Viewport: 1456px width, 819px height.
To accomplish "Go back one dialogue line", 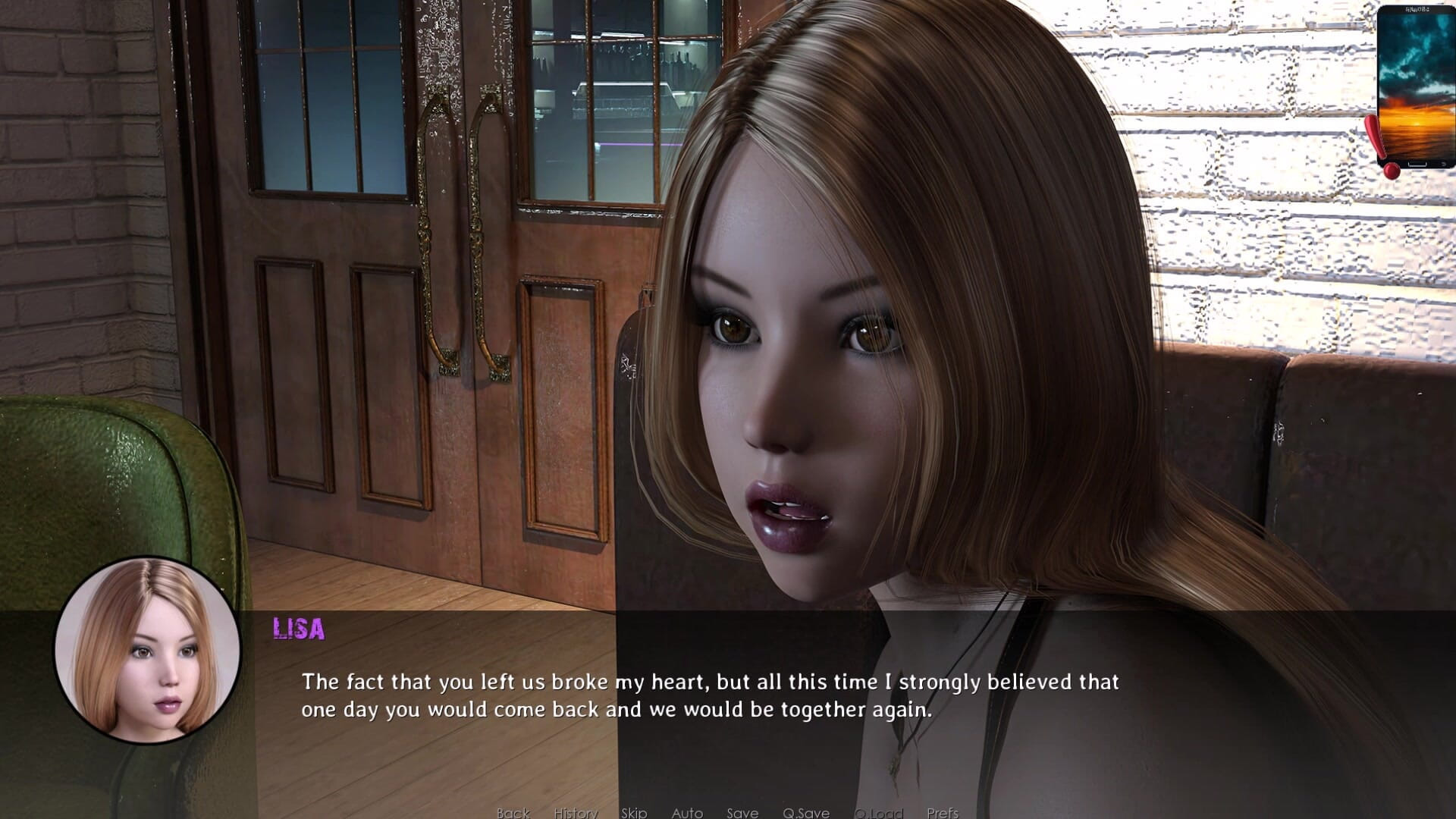I will (x=513, y=812).
